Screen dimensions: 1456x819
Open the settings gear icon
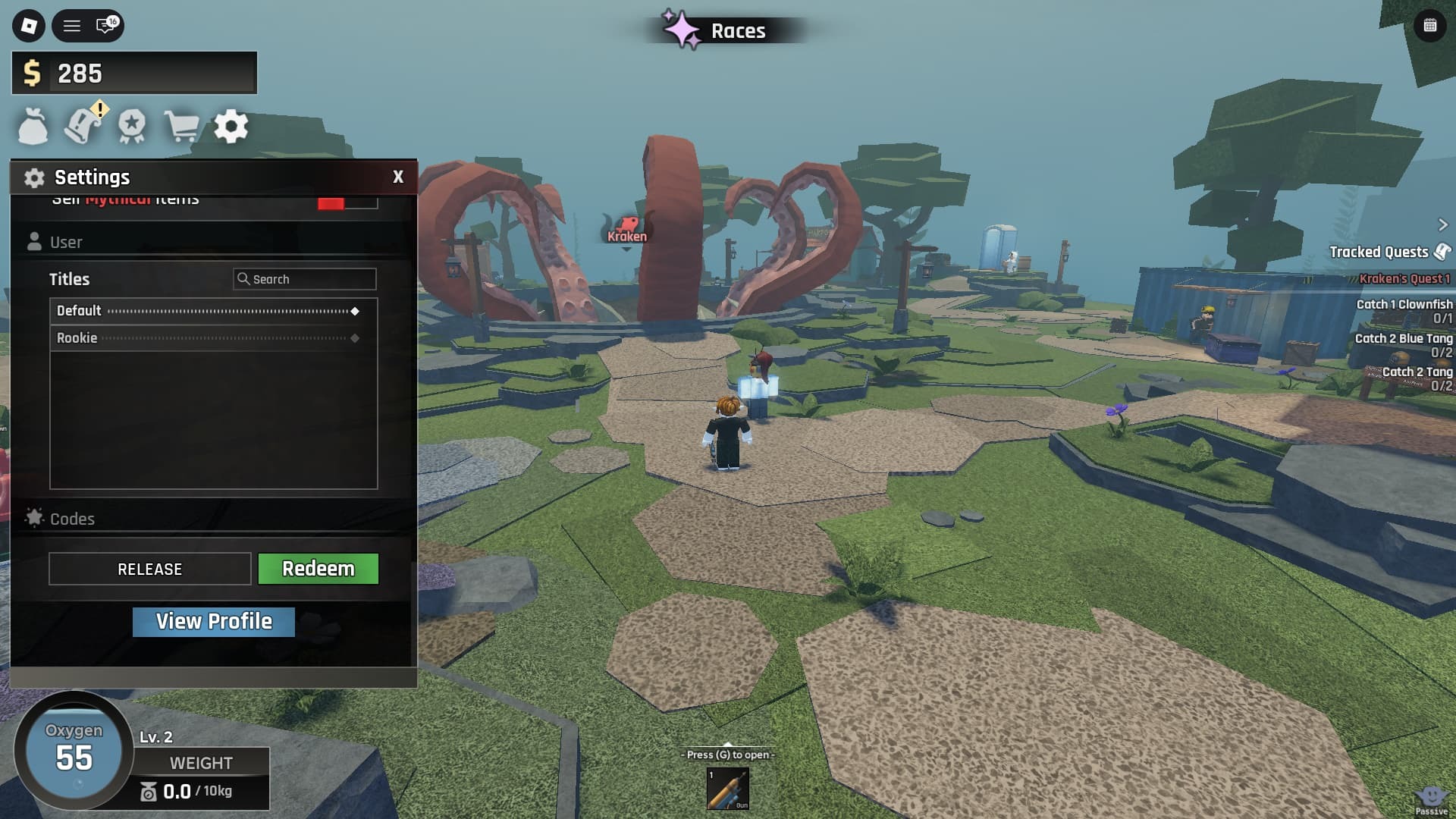[x=232, y=126]
